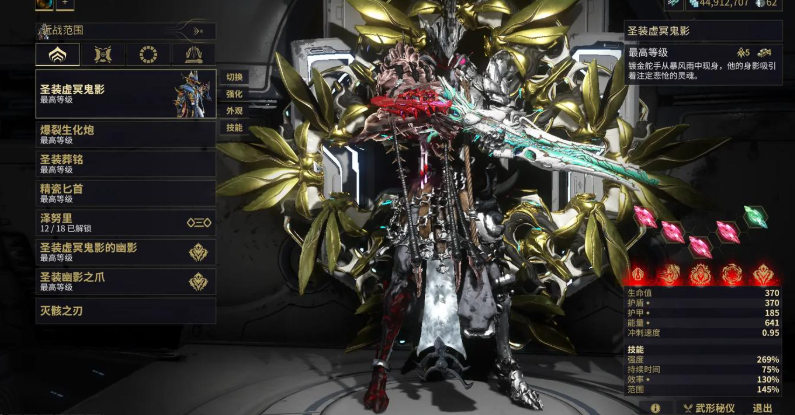Viewport: 795px width, 415px height.
Task: Exit the arsenal with 退出
Action: pyautogui.click(x=763, y=408)
